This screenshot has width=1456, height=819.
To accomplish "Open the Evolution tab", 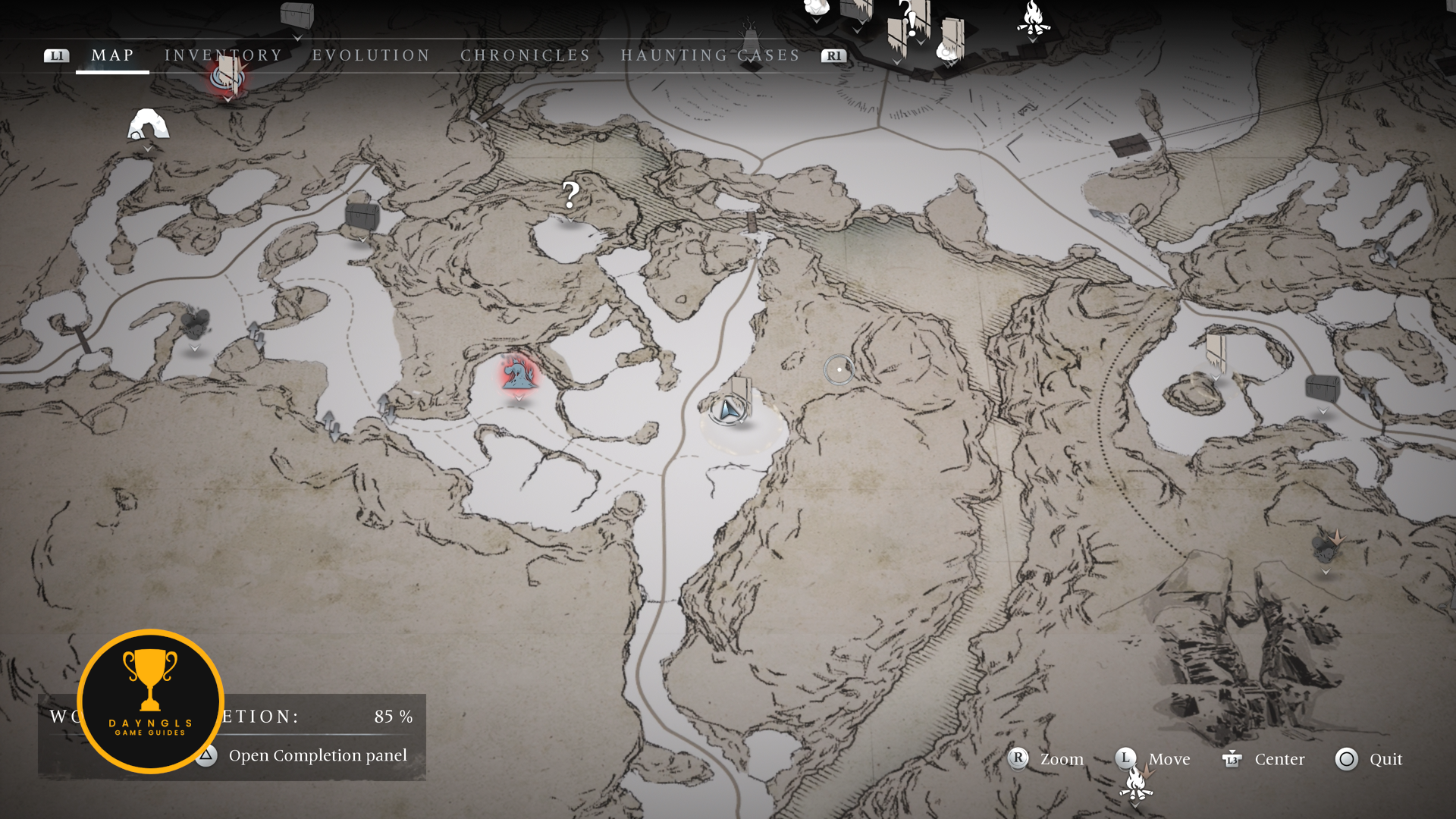I will click(371, 55).
